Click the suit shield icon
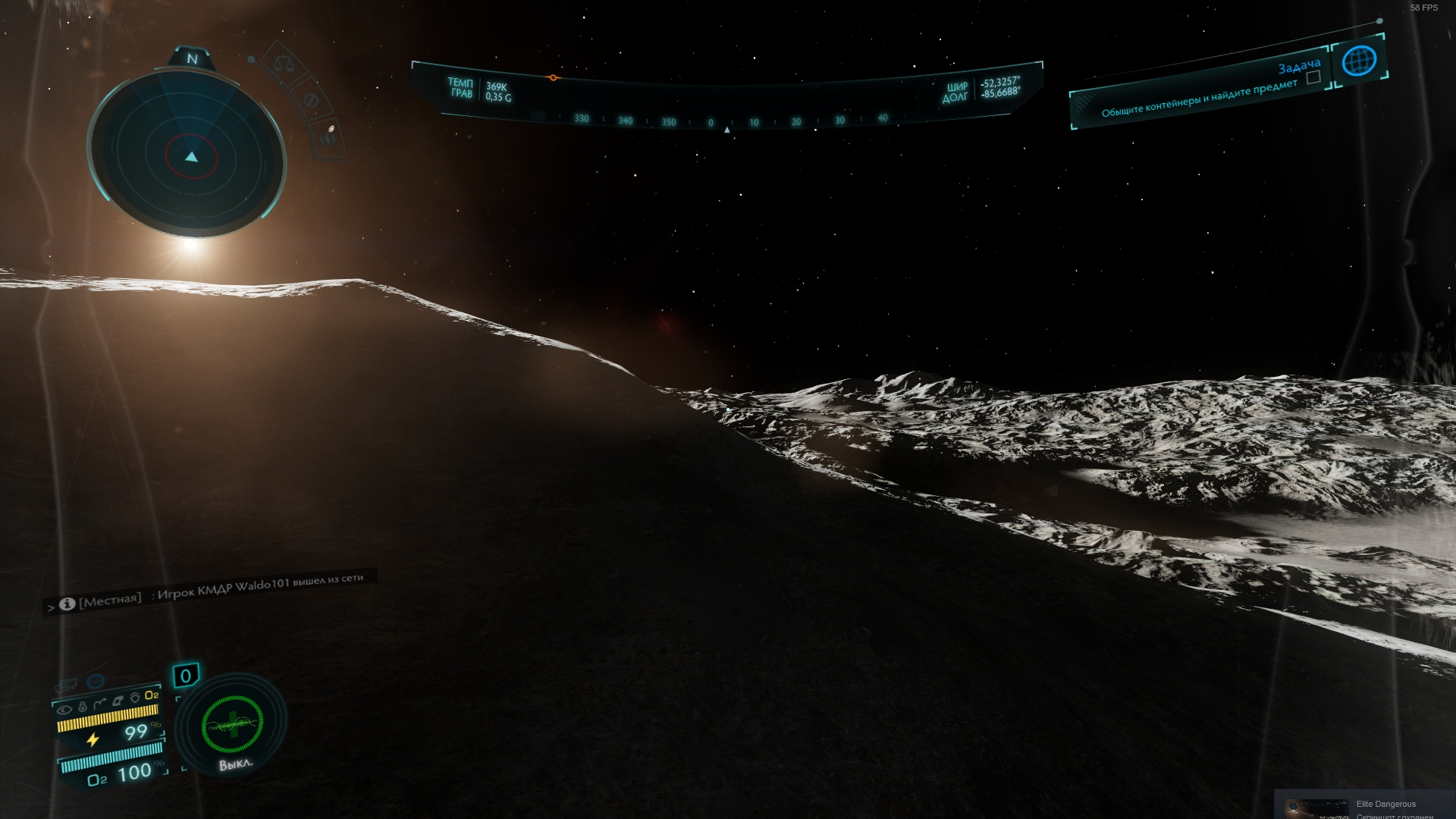1456x819 pixels. pyautogui.click(x=135, y=698)
